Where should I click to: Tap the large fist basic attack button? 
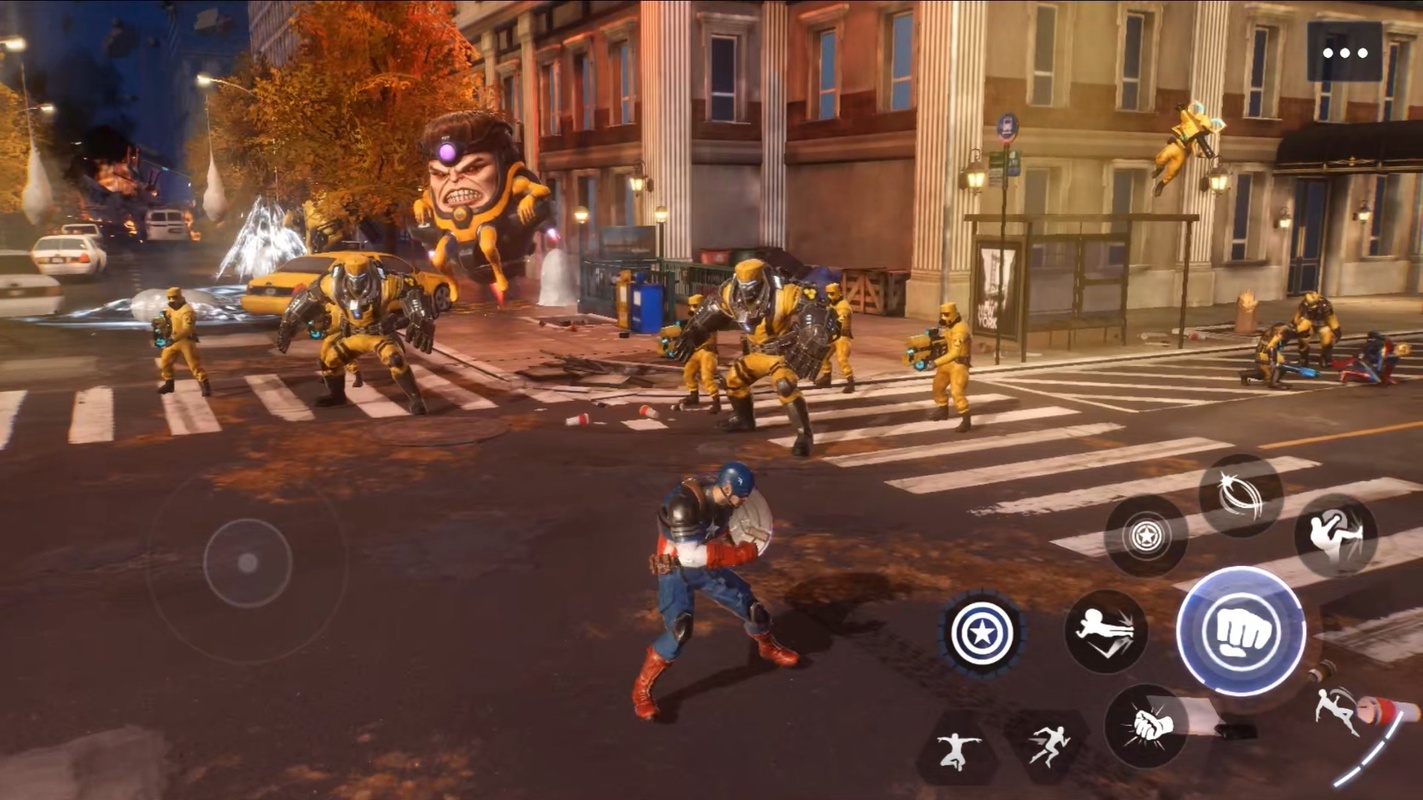click(x=1240, y=631)
